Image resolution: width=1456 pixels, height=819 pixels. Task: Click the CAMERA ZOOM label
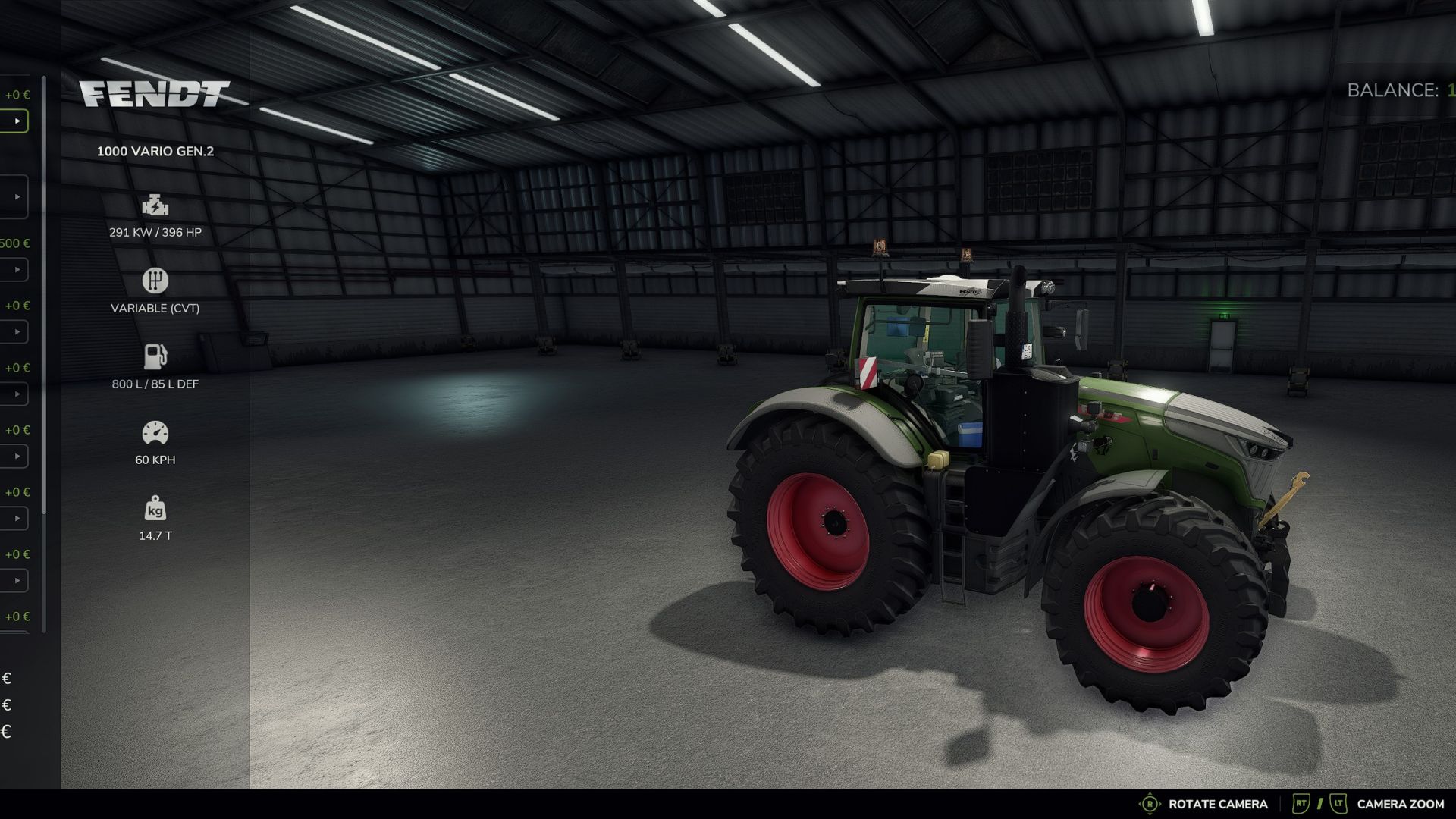(x=1401, y=803)
